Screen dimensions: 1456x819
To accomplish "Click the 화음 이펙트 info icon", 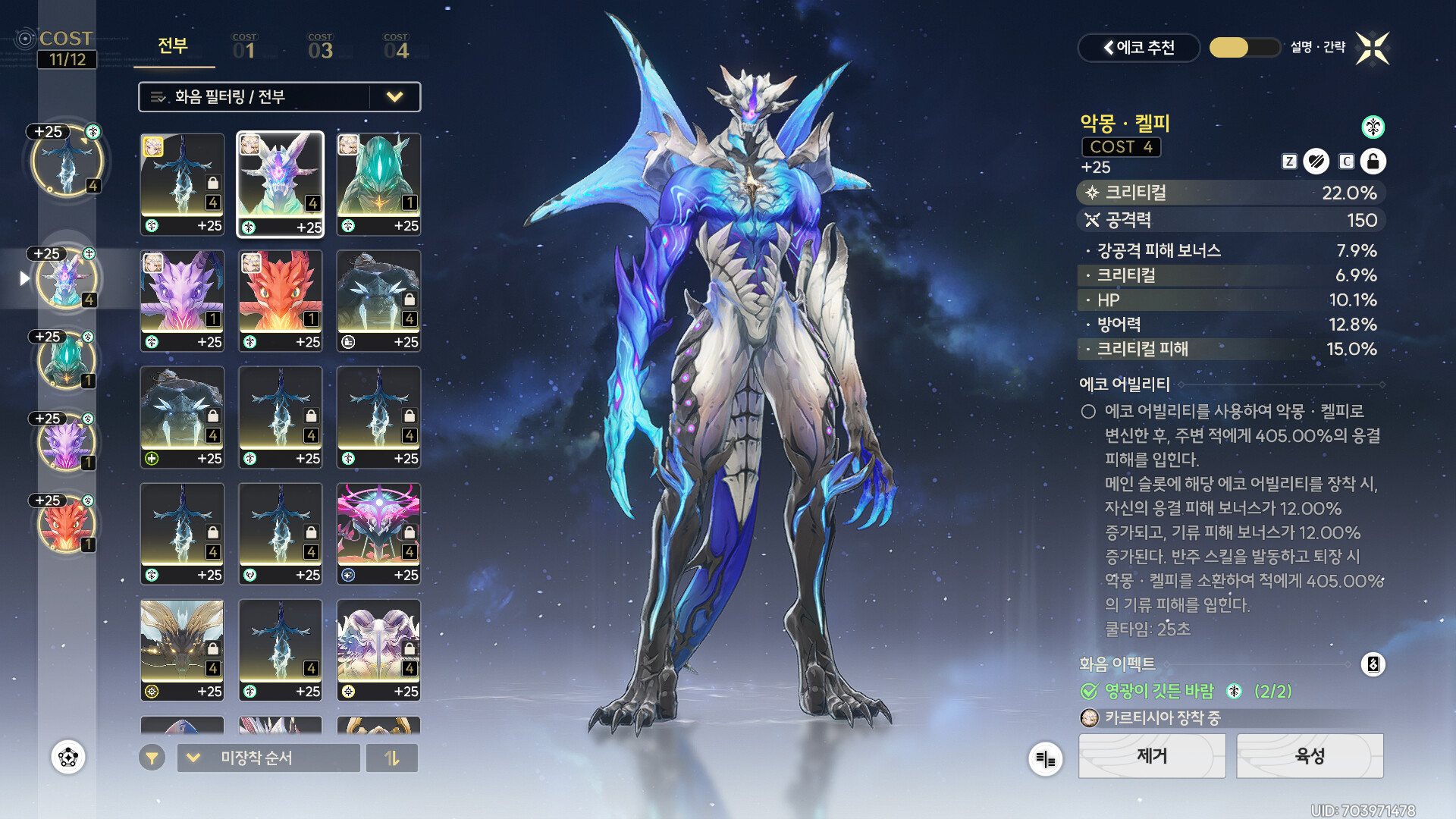I will coord(1373,664).
